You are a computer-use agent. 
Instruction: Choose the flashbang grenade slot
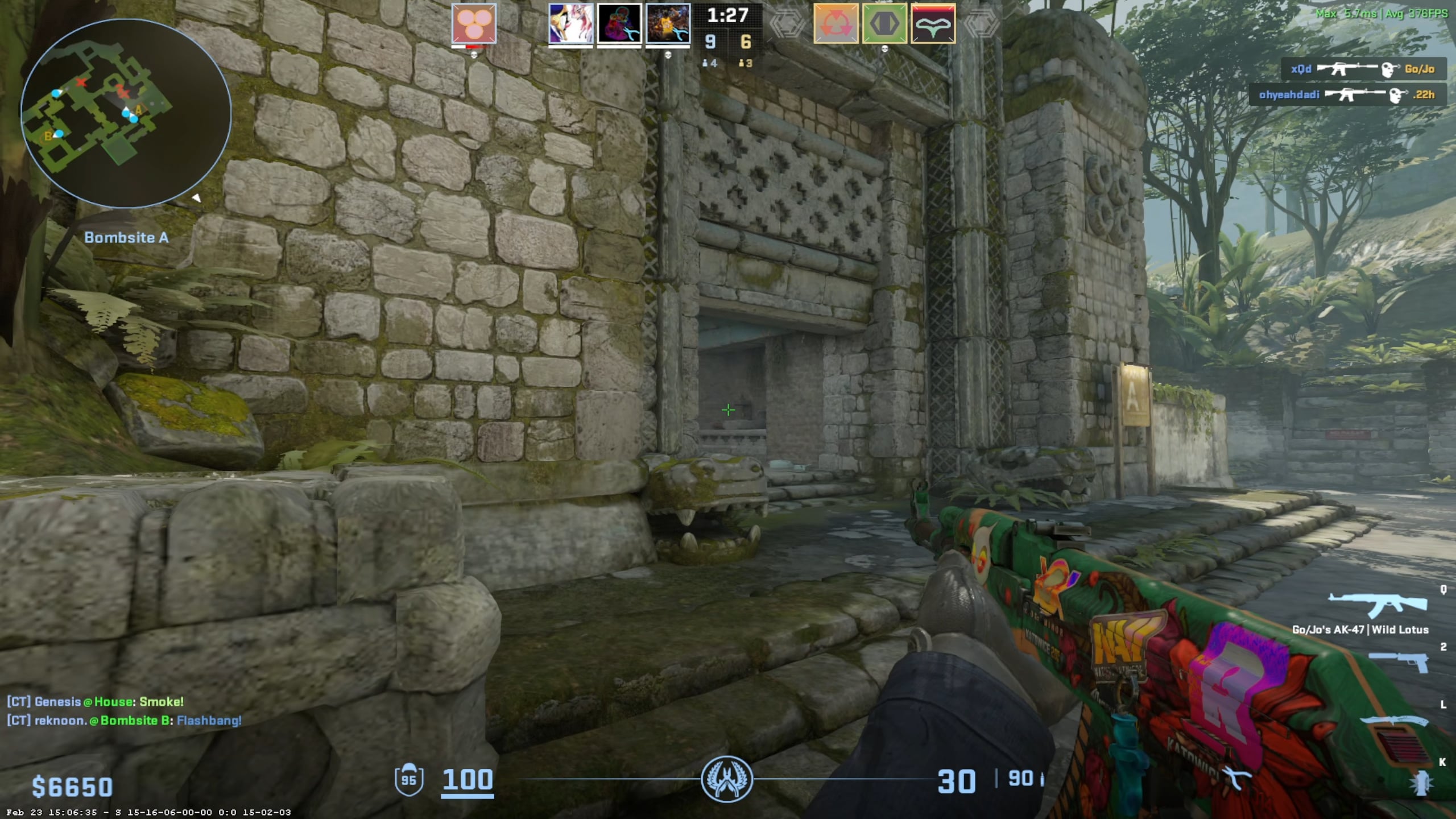(x=1421, y=783)
